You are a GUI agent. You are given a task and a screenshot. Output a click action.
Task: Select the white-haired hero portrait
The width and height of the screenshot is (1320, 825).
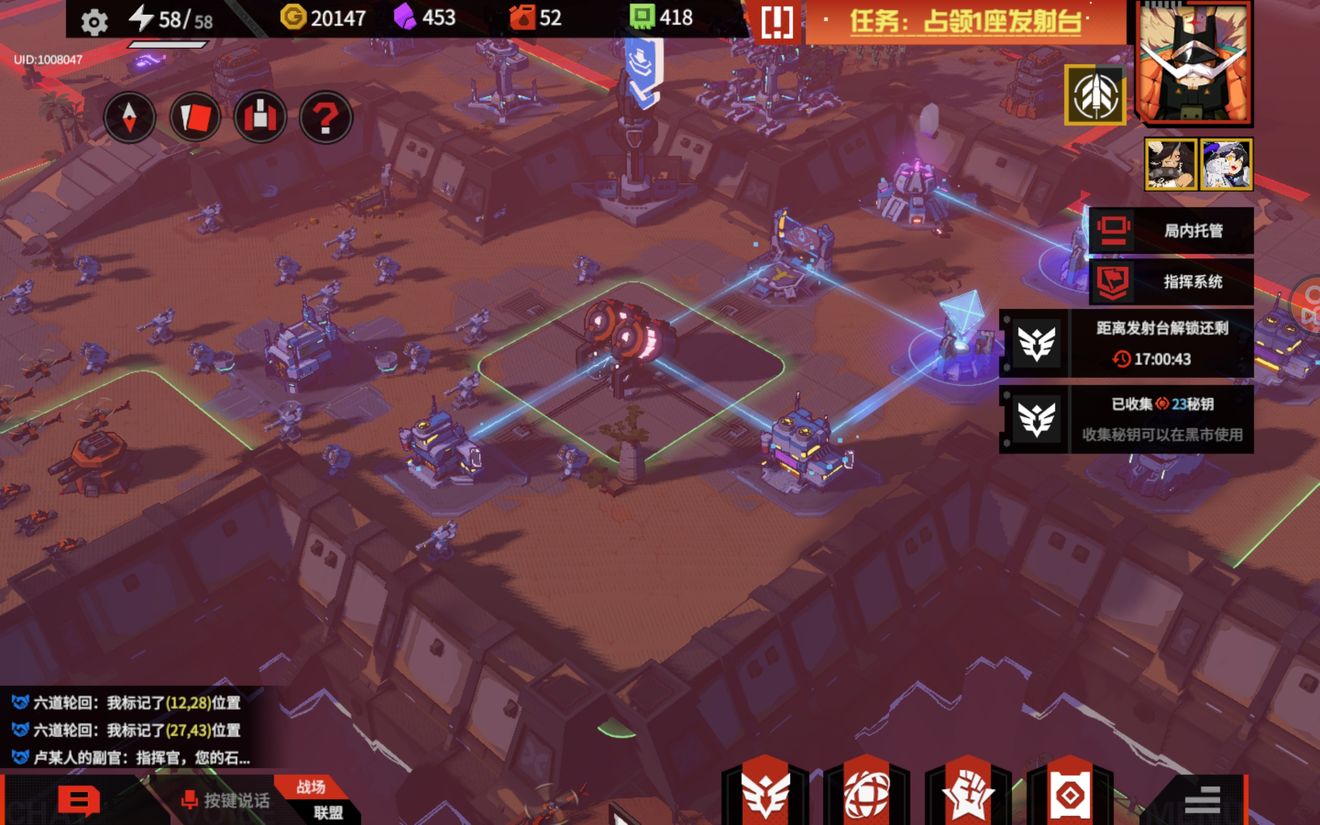(x=1226, y=164)
